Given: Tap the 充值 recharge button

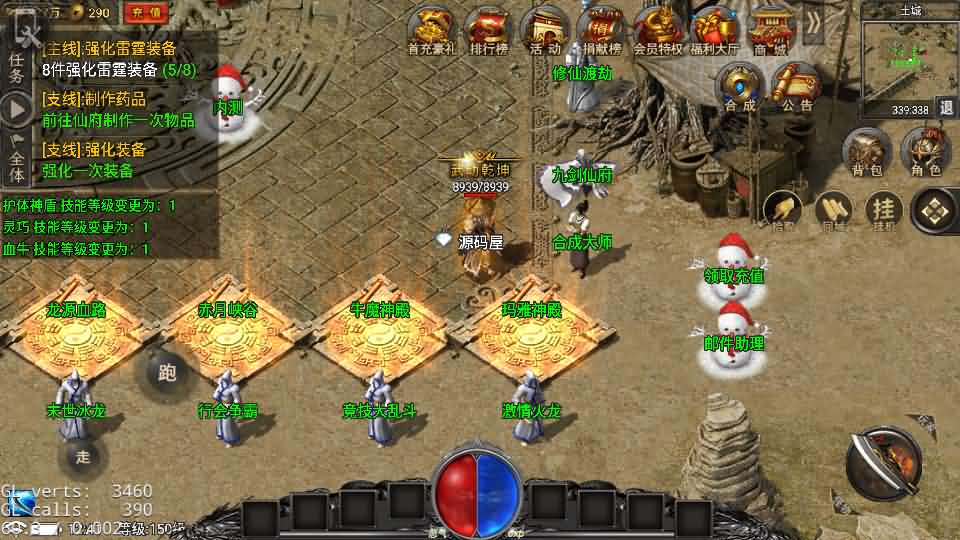Looking at the screenshot, I should [144, 13].
